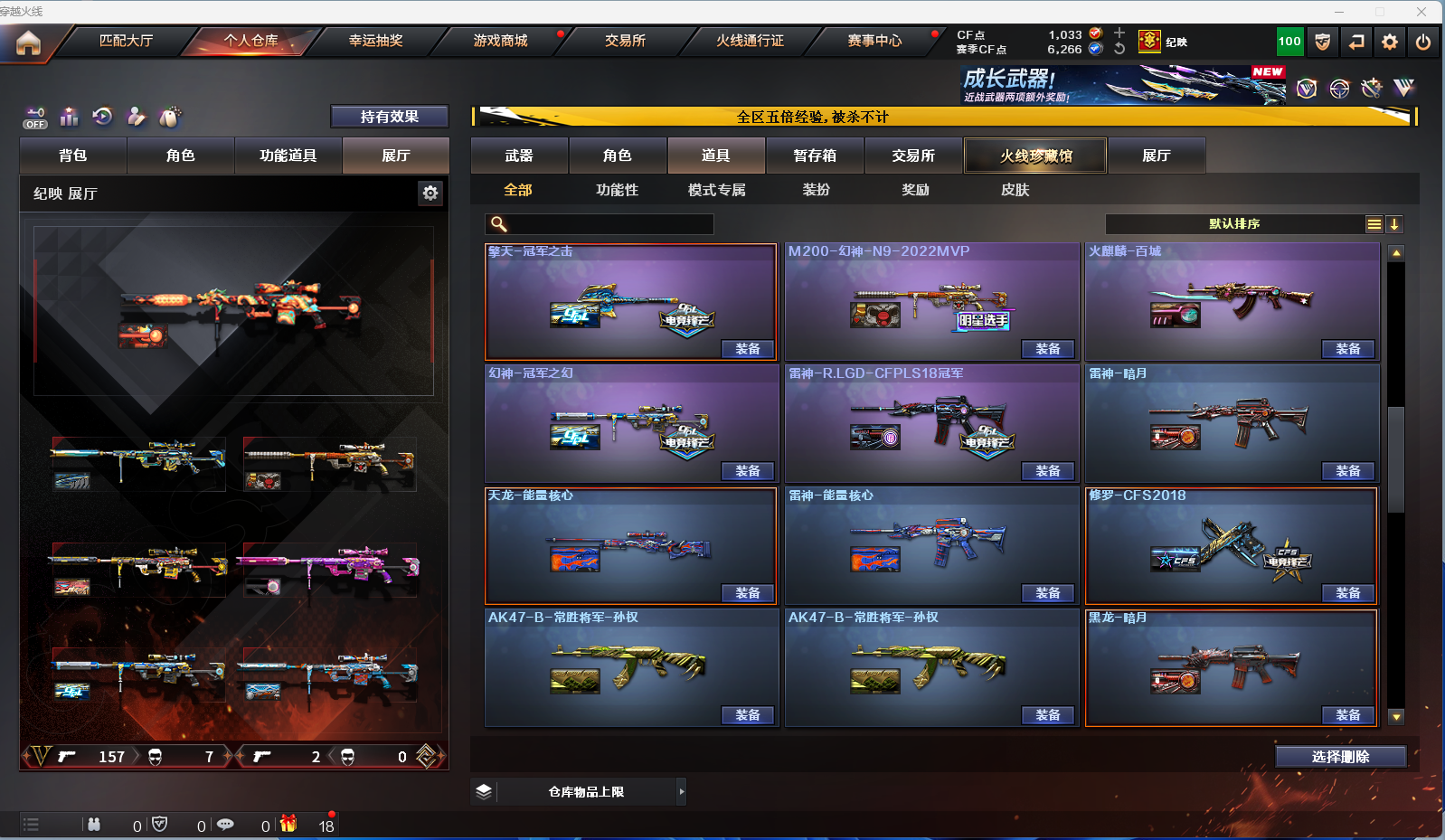This screenshot has height=840, width=1445.
Task: Filter by 皮肤 skins category
Action: [x=1015, y=190]
